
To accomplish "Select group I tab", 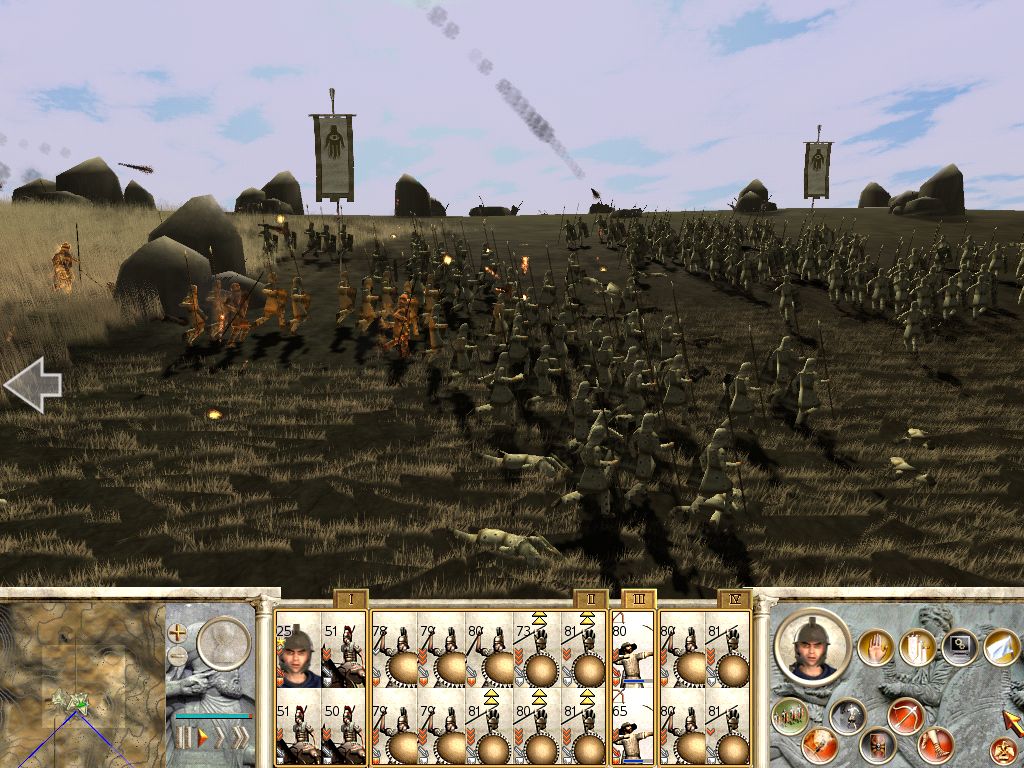I will (351, 600).
